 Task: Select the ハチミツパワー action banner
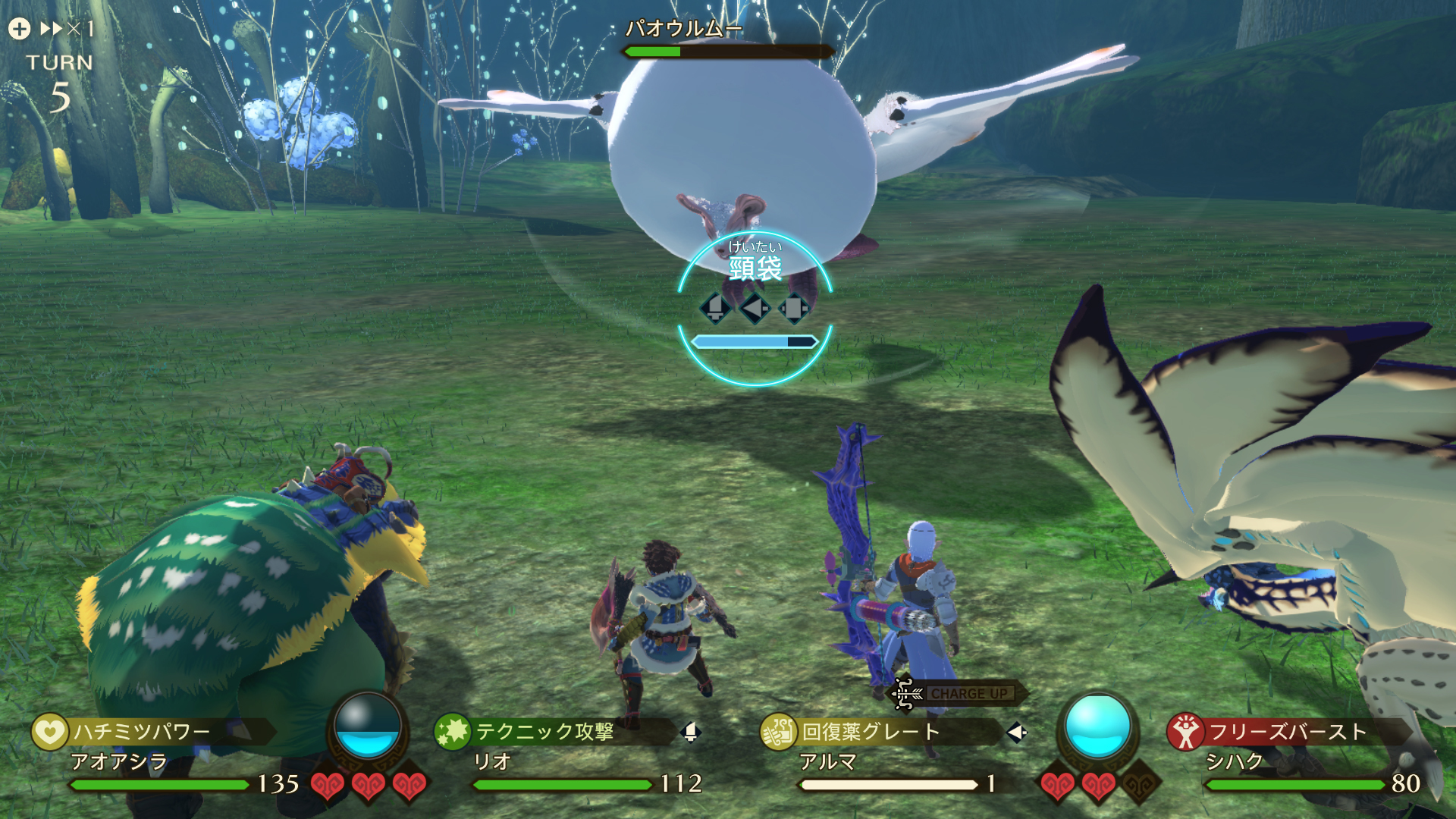pos(152,731)
